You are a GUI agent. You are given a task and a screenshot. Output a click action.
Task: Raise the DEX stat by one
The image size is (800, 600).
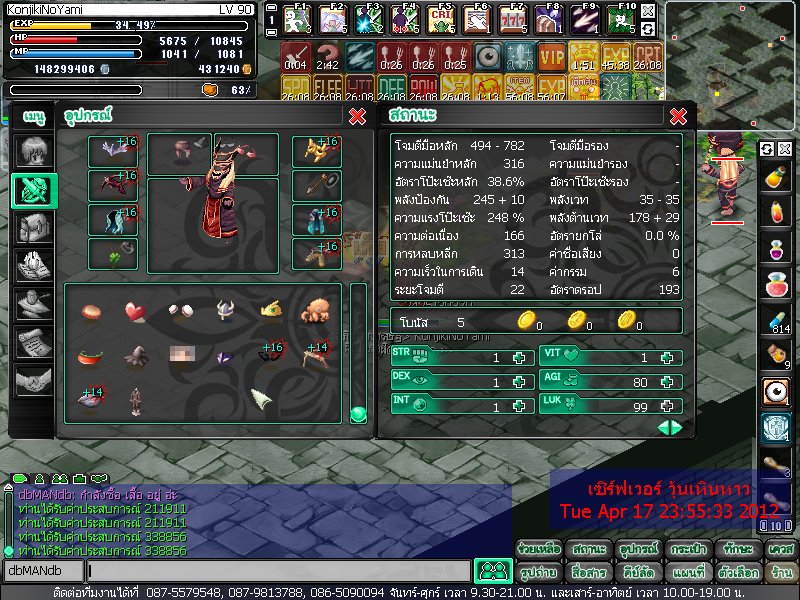click(518, 381)
